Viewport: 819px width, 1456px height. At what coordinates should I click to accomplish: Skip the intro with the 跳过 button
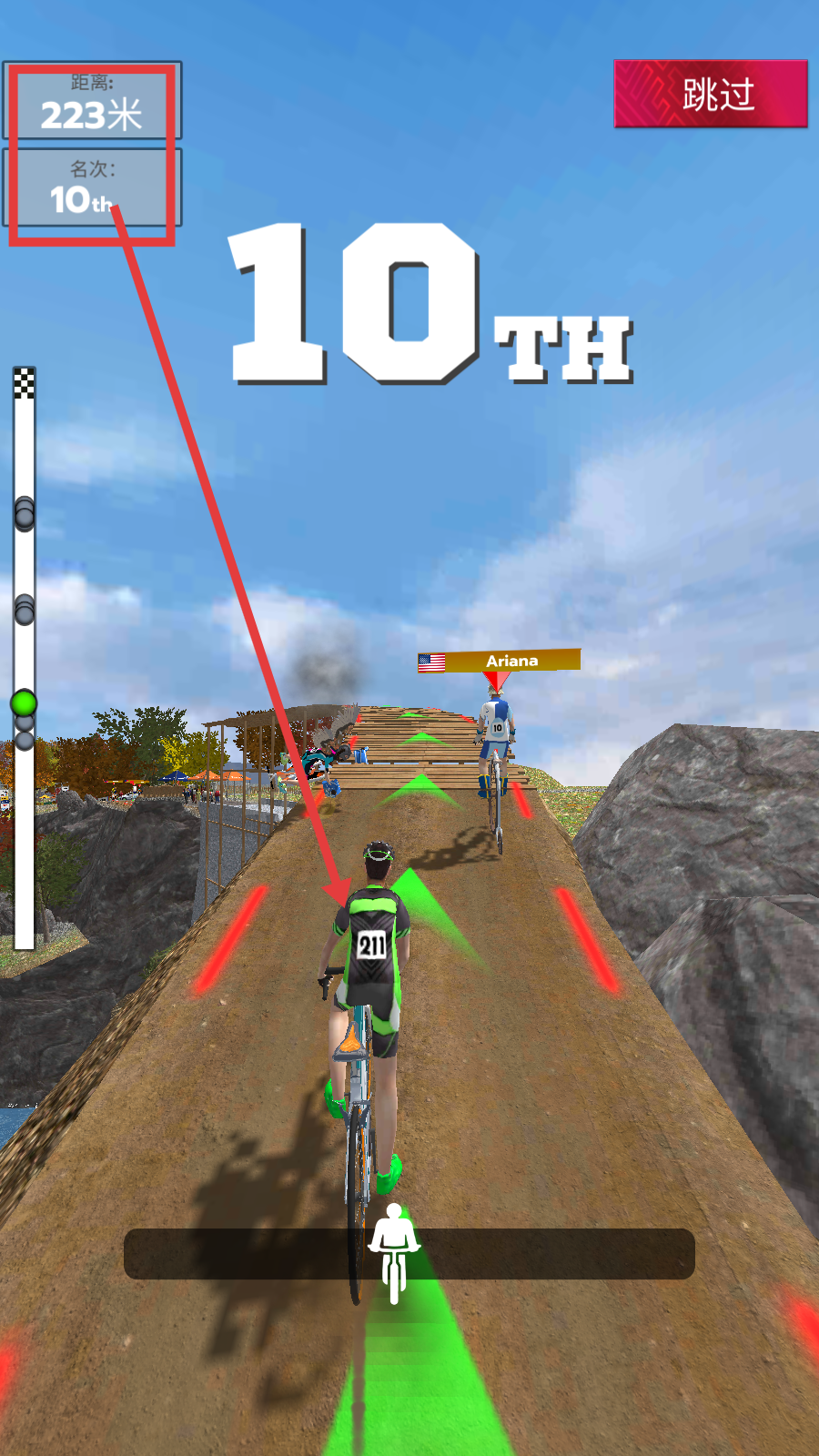pos(711,94)
